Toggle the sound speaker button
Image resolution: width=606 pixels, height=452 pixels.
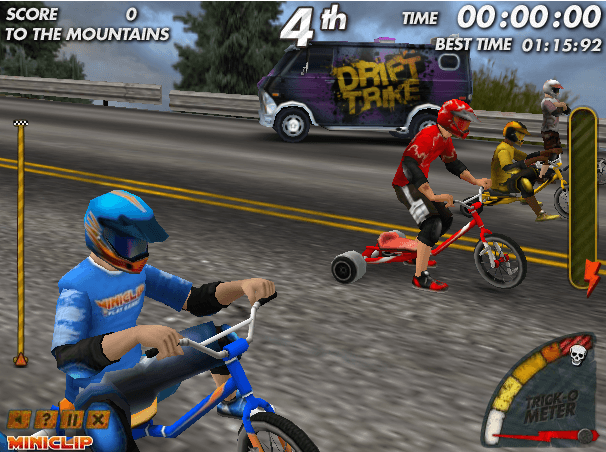18,420
